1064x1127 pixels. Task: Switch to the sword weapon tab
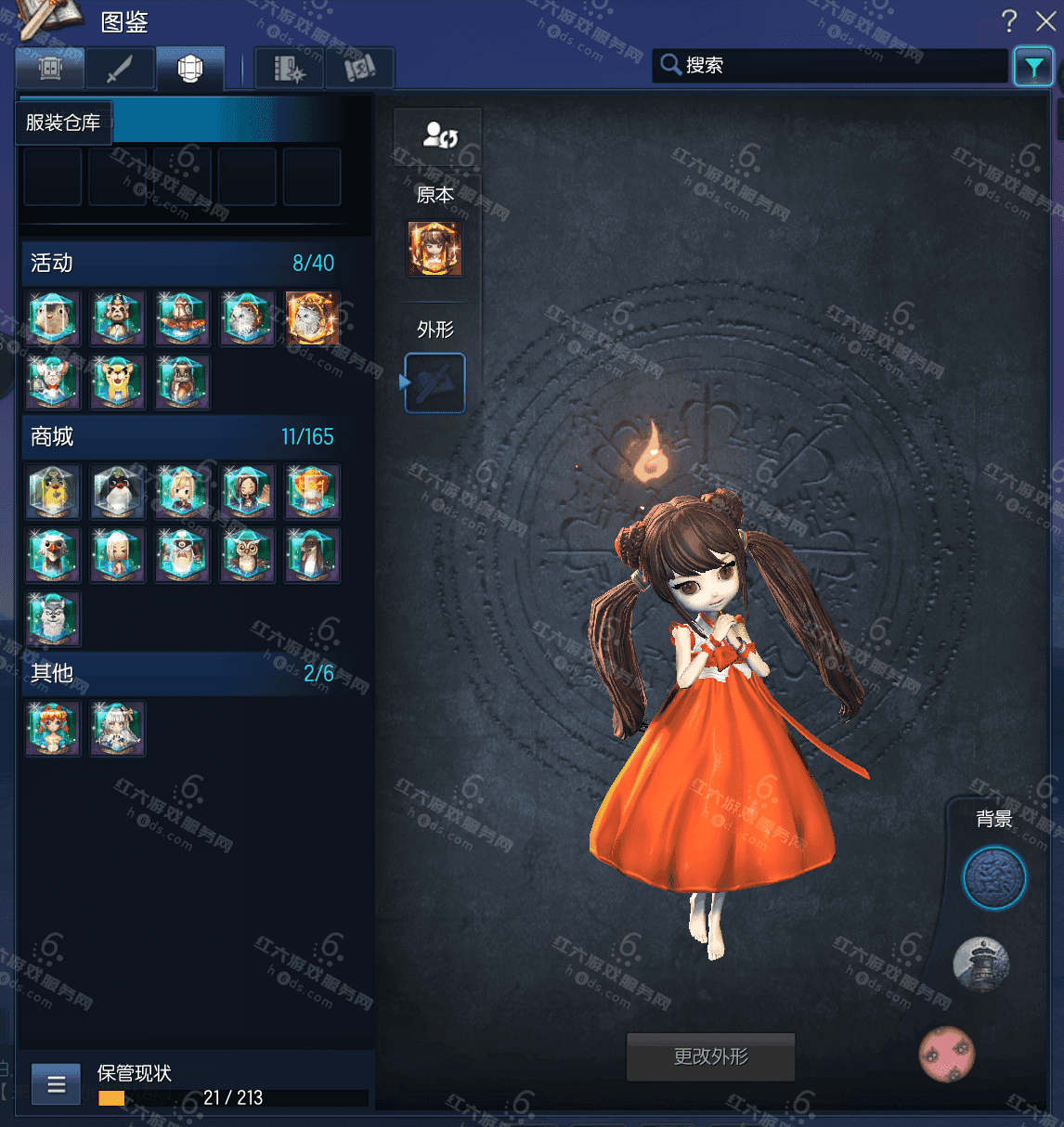tap(120, 68)
